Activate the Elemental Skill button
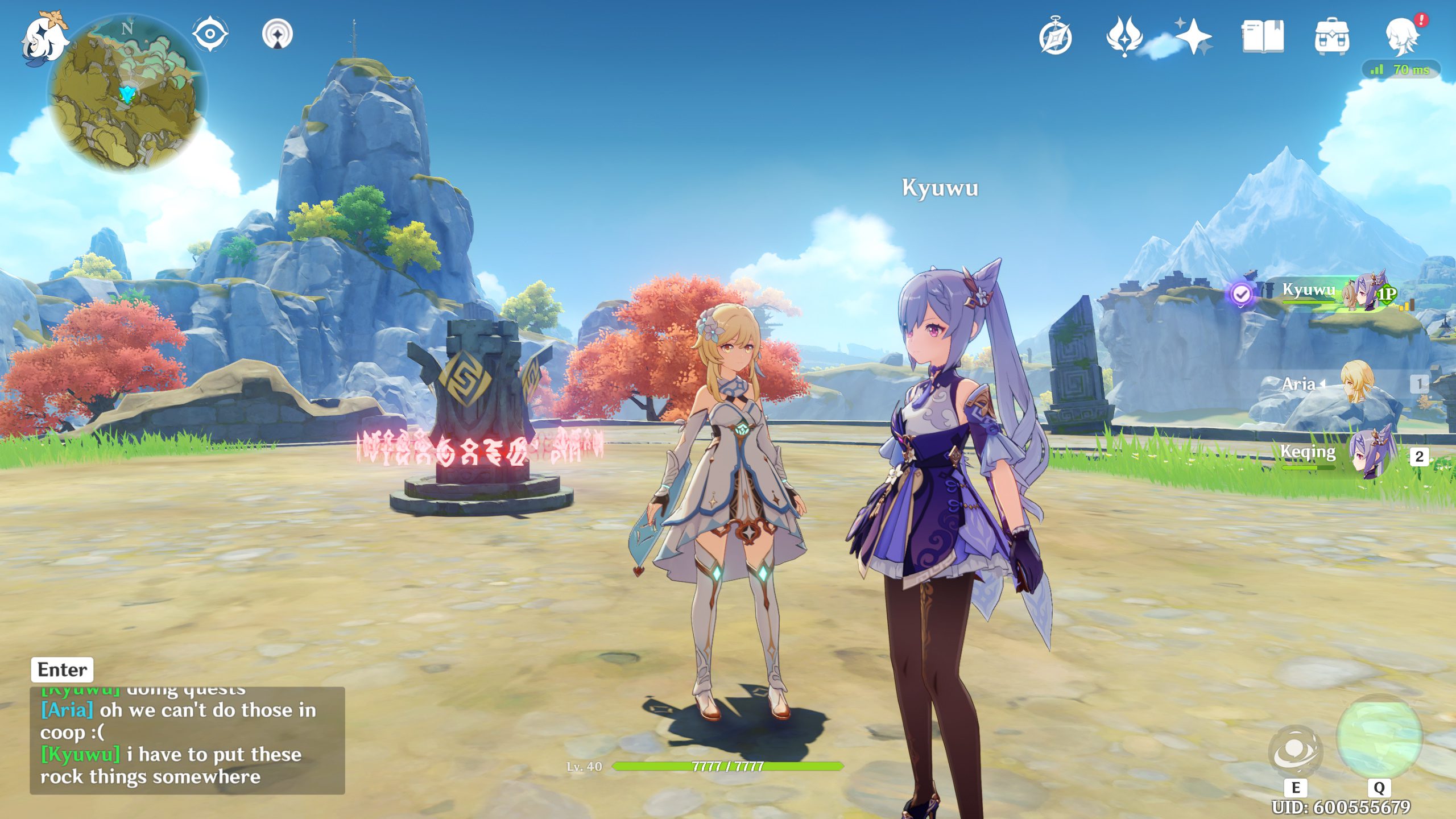Screen dimensions: 1456x819 (1295, 751)
